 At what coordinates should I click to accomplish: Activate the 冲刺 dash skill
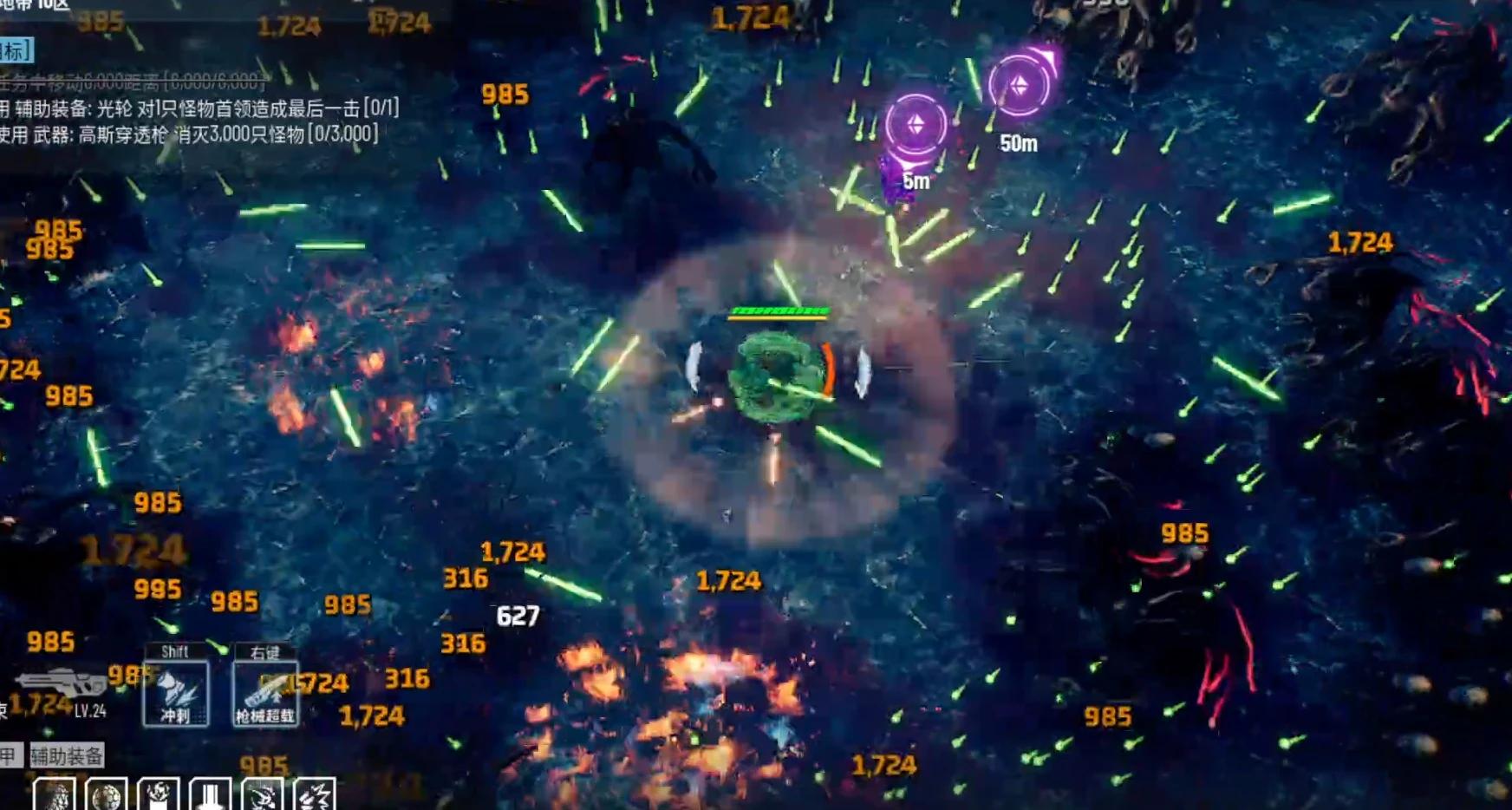click(175, 693)
